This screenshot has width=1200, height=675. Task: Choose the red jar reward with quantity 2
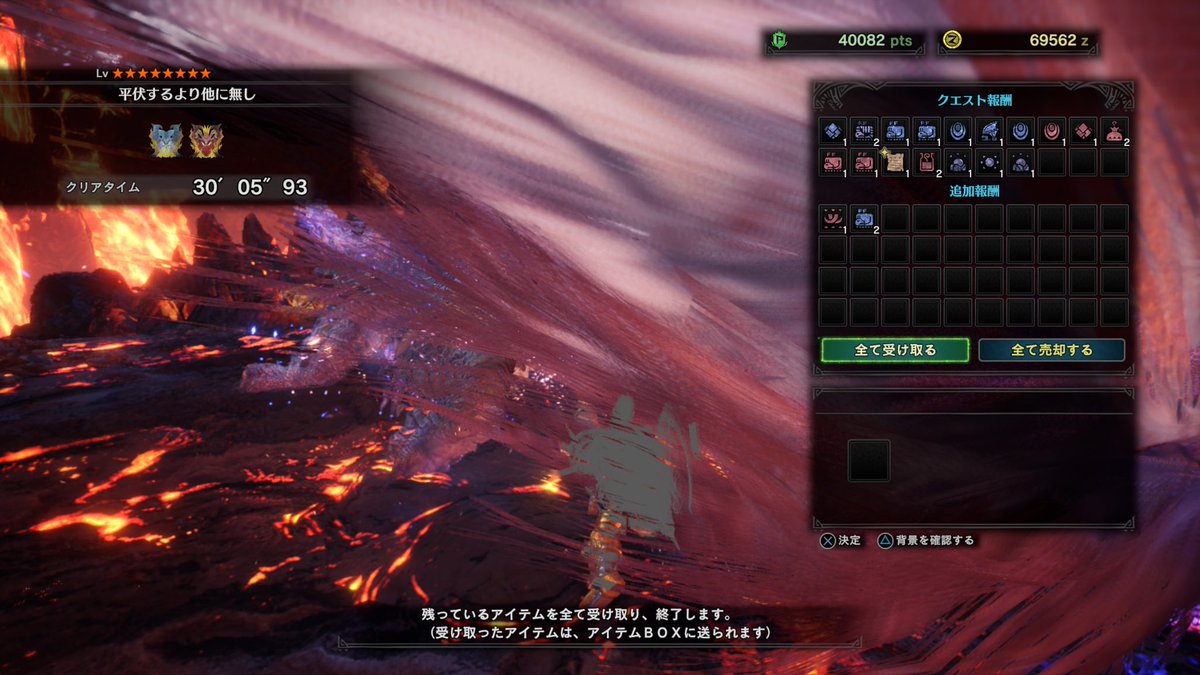coord(926,162)
